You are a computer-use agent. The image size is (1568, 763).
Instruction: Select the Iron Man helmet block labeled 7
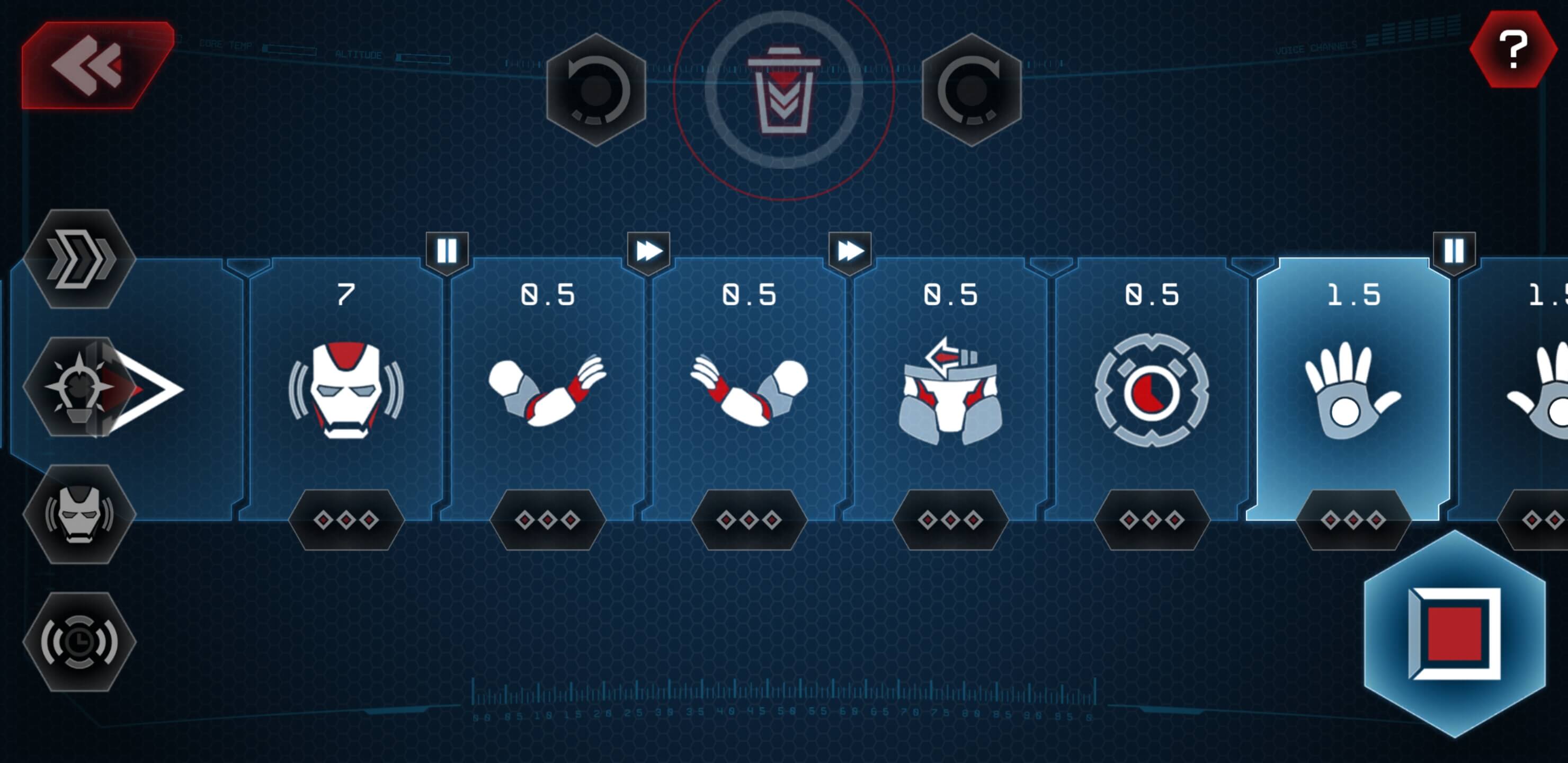(x=346, y=390)
